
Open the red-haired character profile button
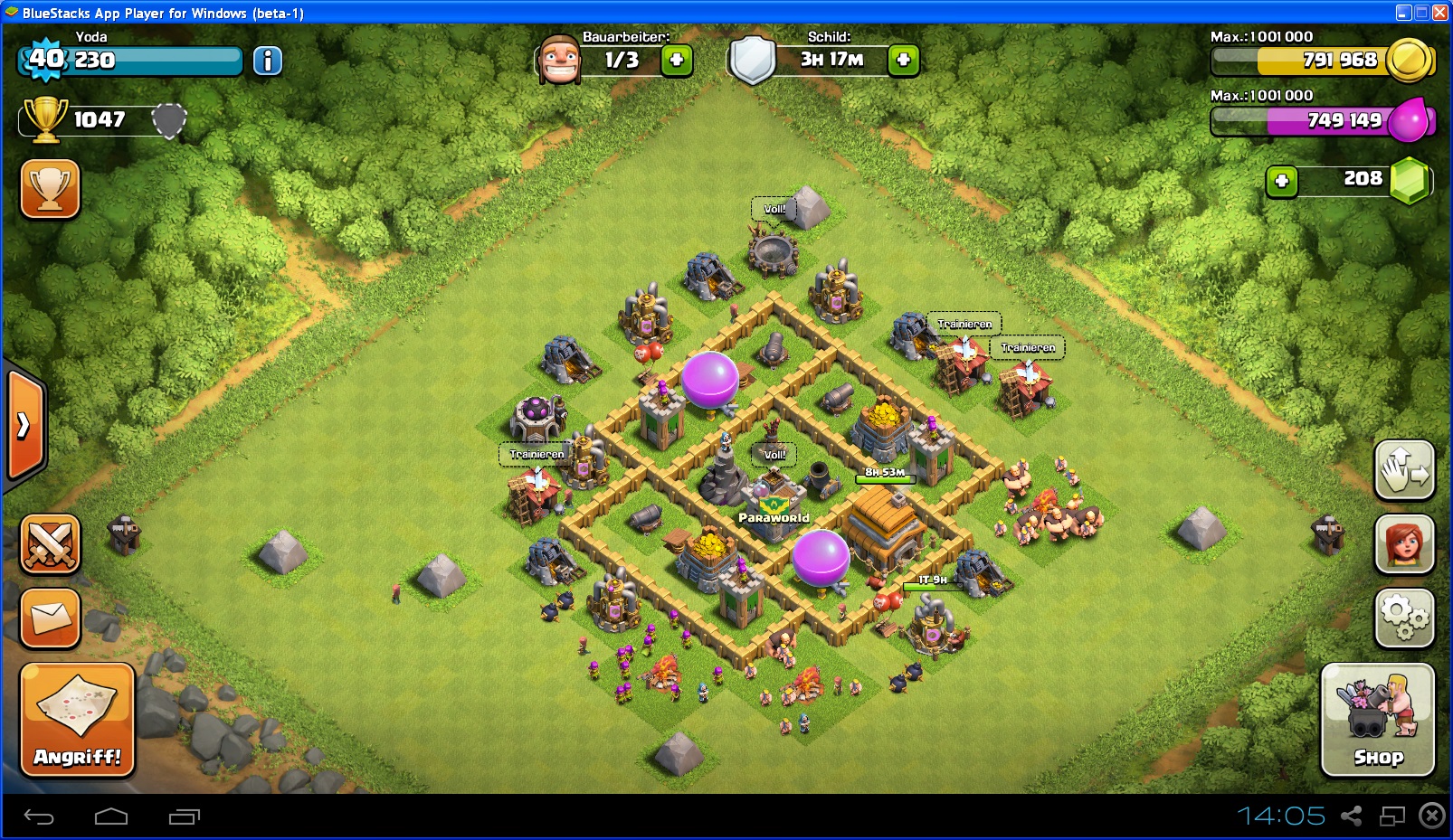(x=1404, y=544)
